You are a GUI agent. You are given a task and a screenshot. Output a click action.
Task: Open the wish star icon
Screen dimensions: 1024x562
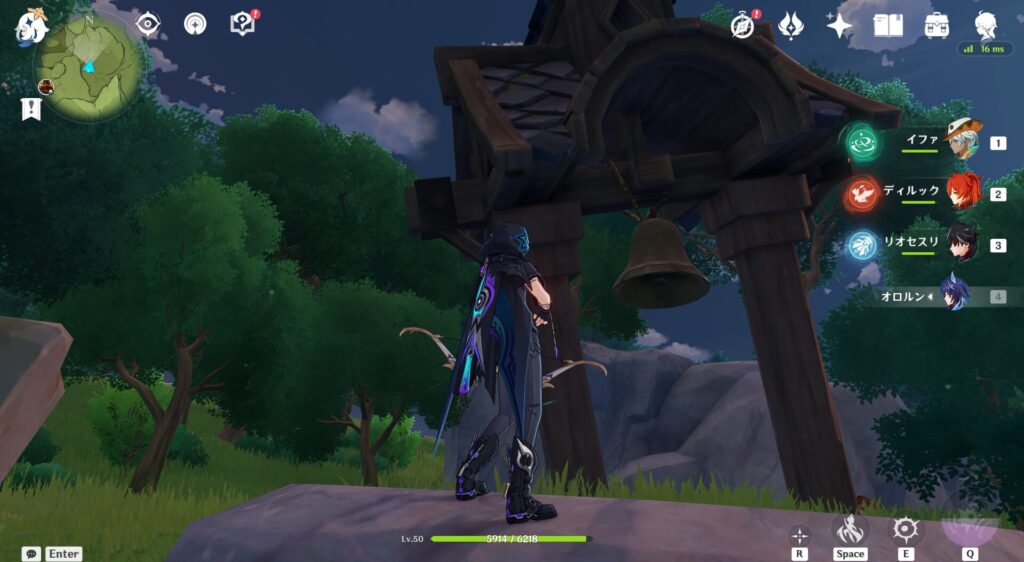point(839,26)
